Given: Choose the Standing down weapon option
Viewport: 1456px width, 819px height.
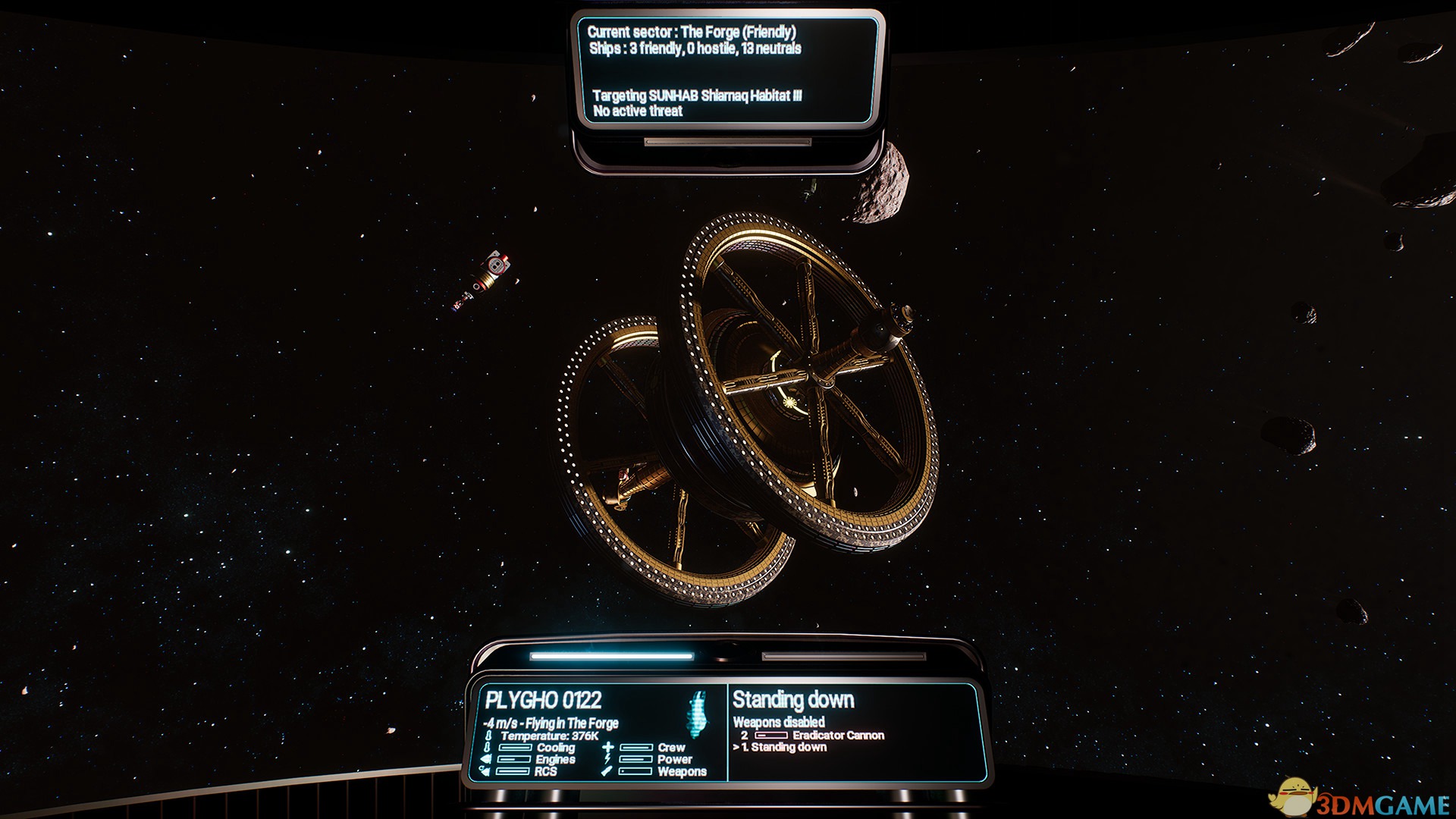Looking at the screenshot, I should click(x=788, y=747).
